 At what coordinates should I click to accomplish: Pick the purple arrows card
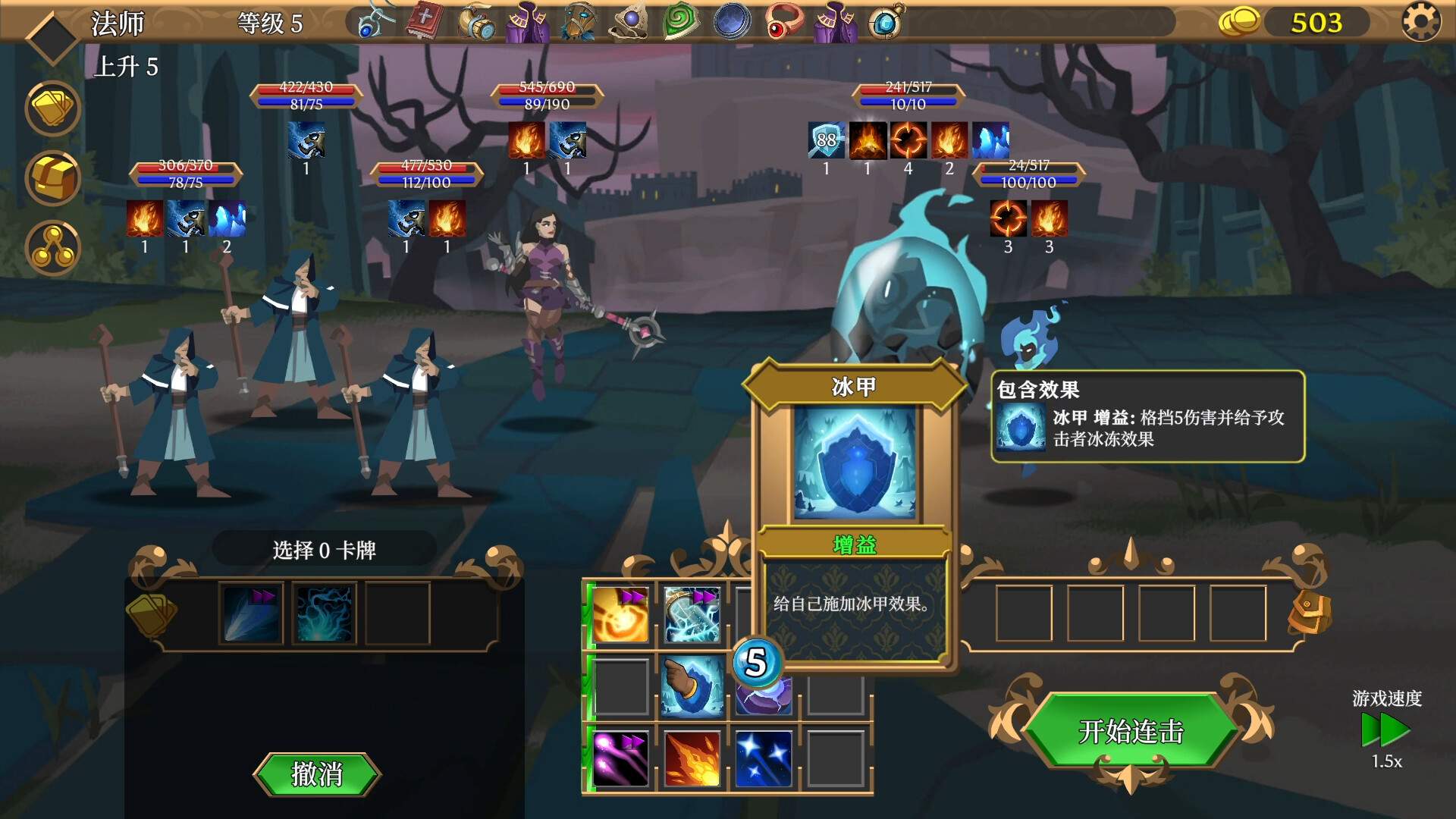coord(619,758)
